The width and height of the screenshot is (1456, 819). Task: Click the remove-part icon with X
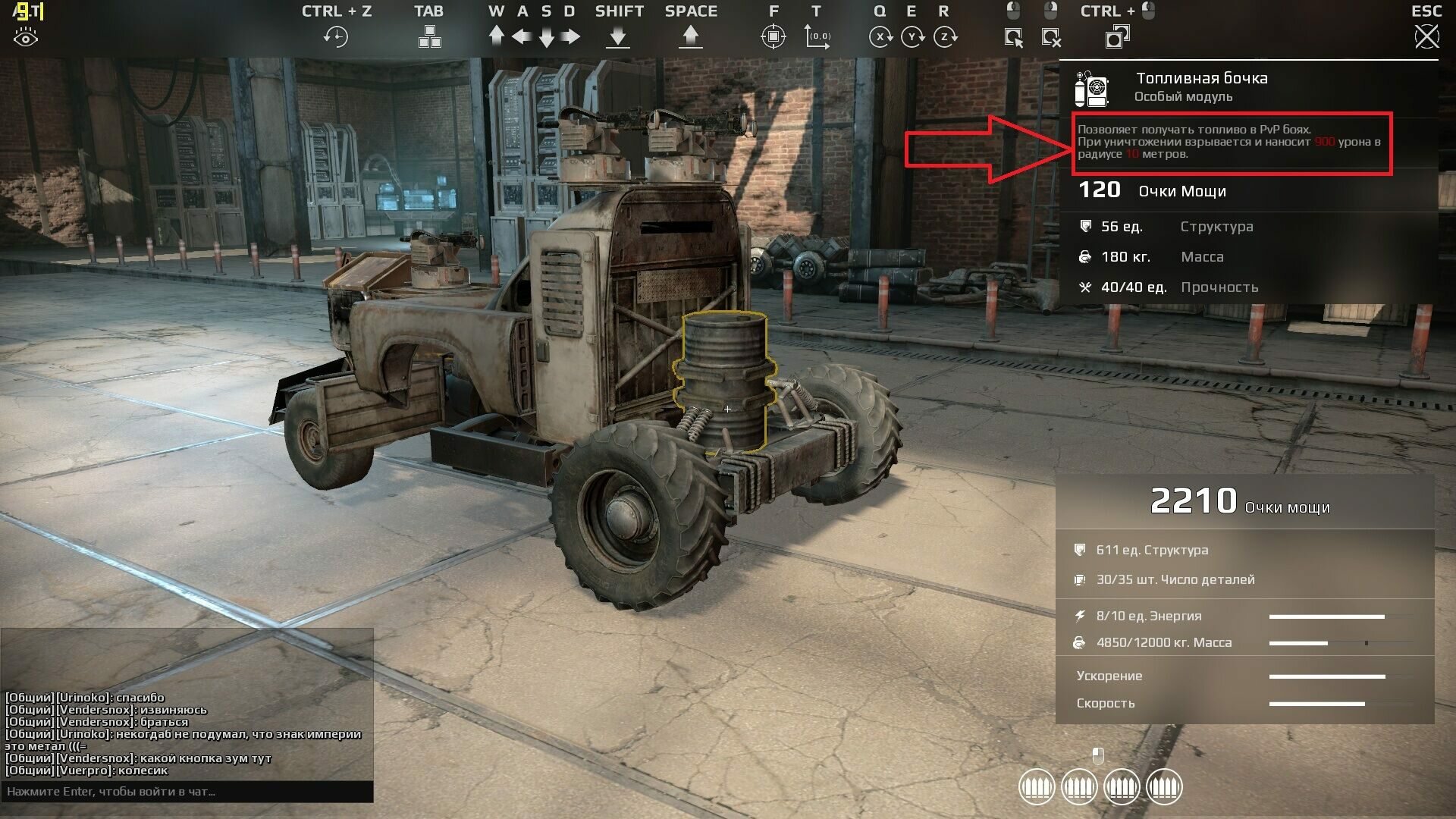point(1051,36)
